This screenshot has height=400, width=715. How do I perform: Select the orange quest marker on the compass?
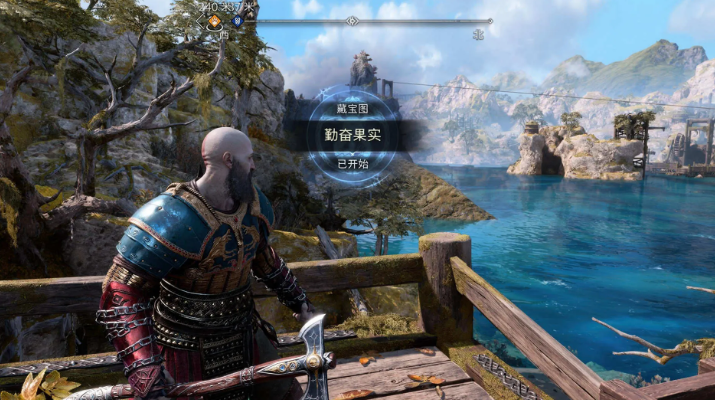213,20
